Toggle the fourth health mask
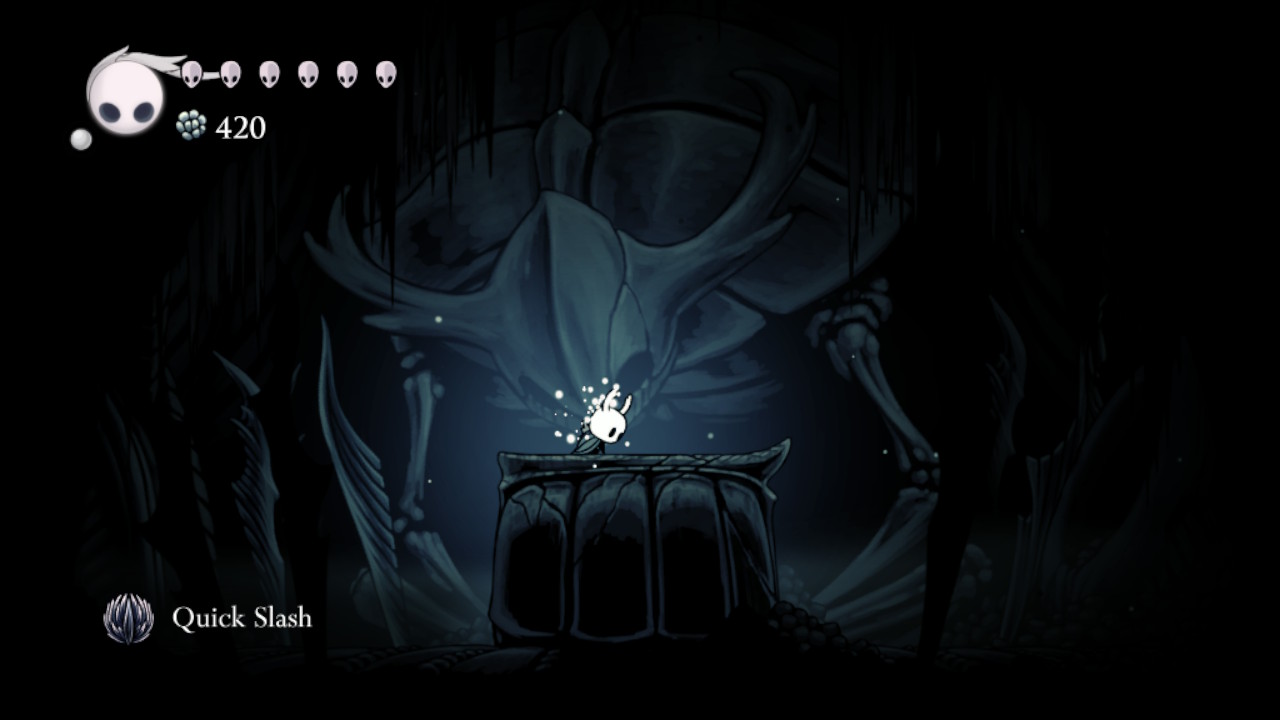The image size is (1280, 720). [307, 74]
